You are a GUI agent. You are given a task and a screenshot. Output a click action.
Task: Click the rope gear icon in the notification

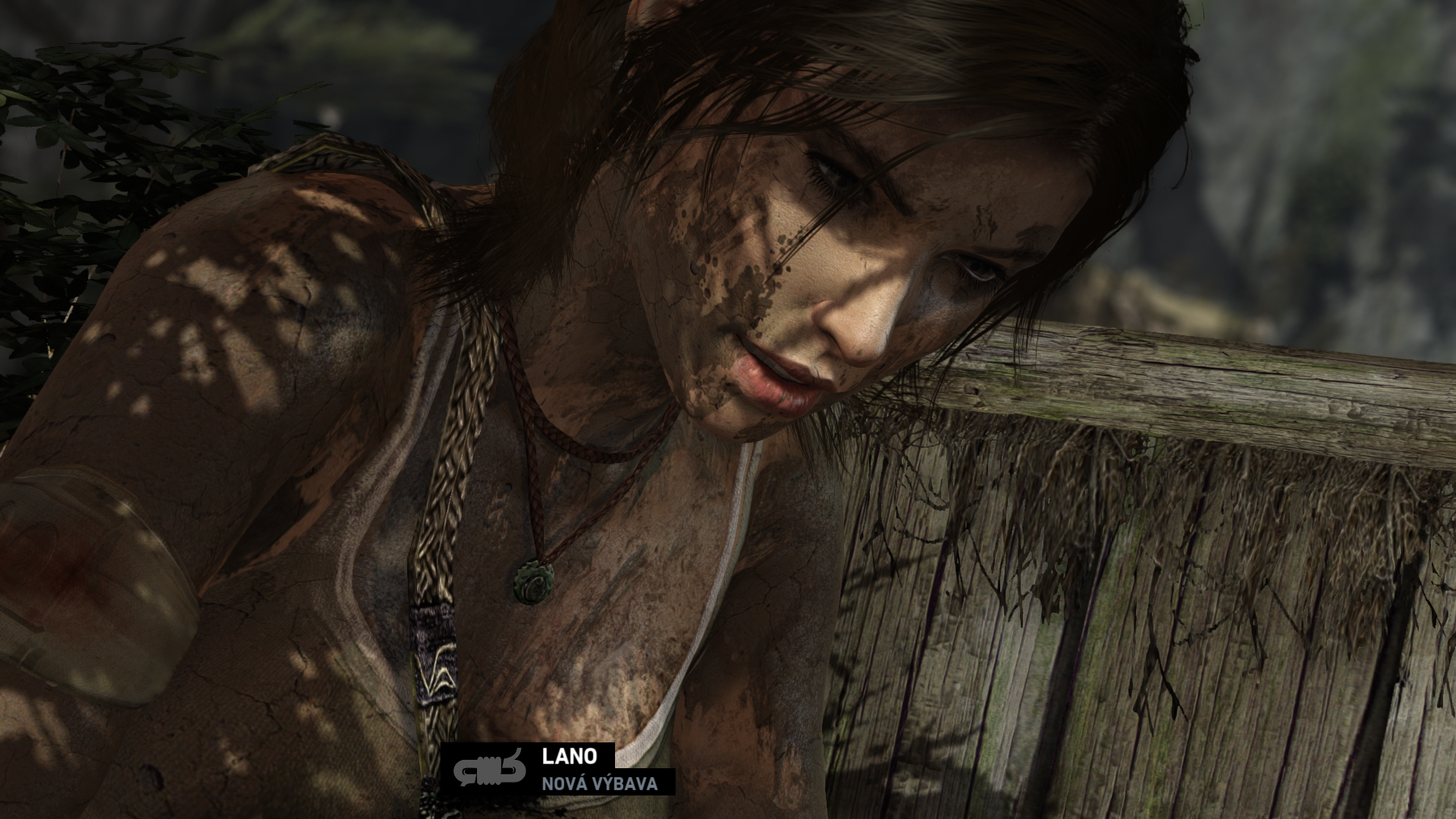click(x=489, y=769)
